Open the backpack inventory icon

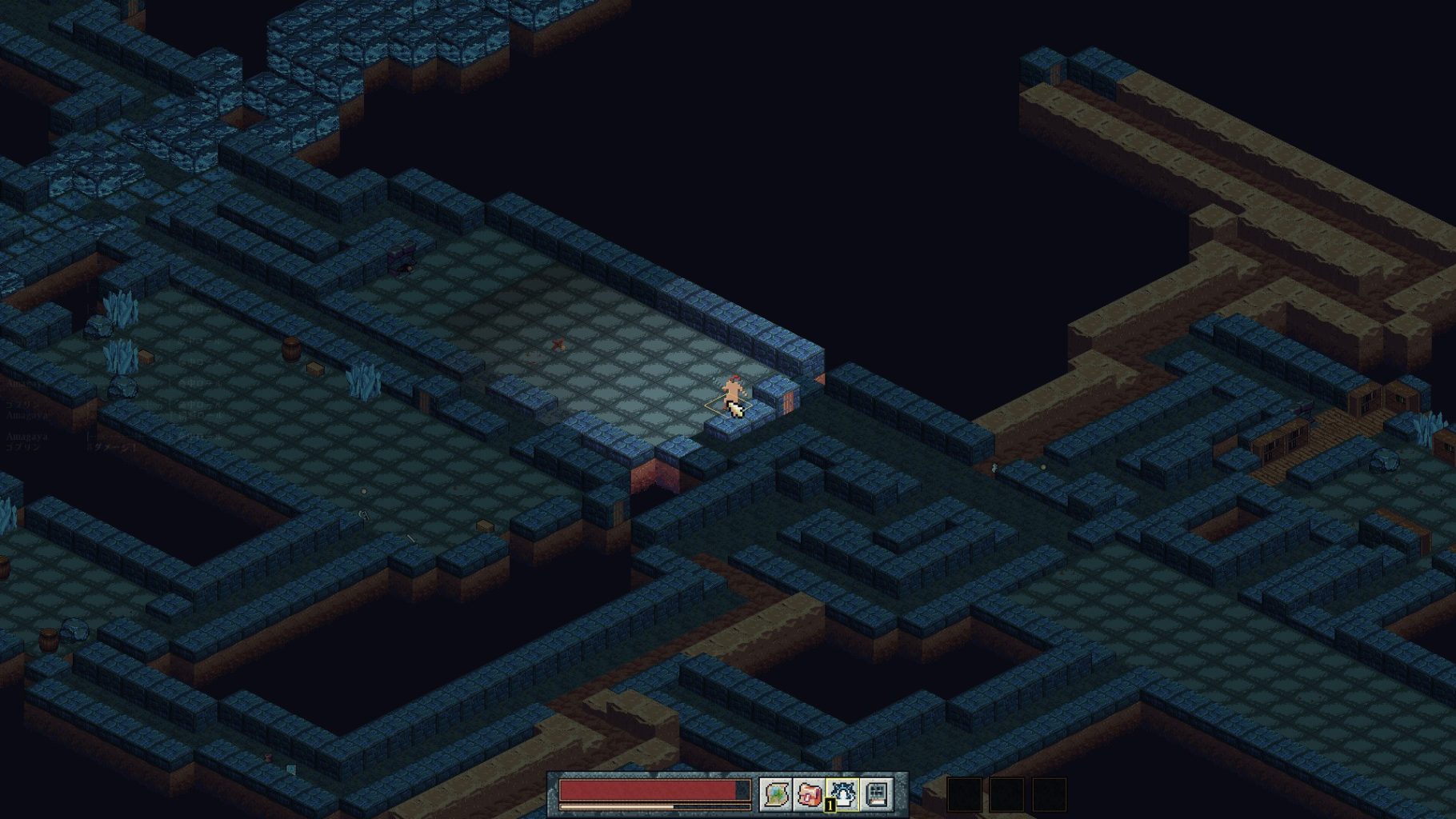coord(809,794)
